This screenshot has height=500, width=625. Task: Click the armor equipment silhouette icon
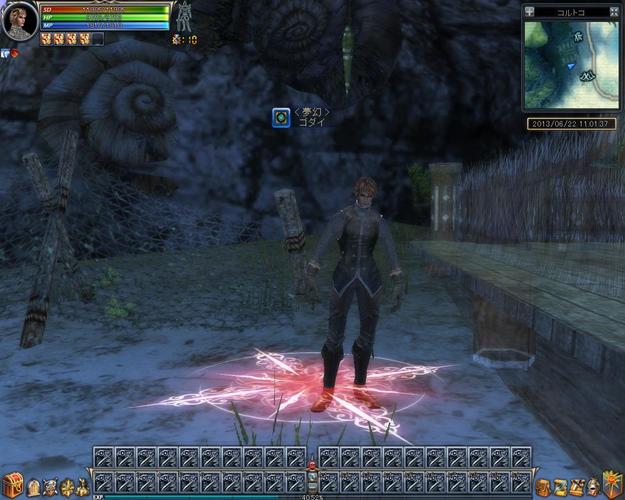click(185, 16)
